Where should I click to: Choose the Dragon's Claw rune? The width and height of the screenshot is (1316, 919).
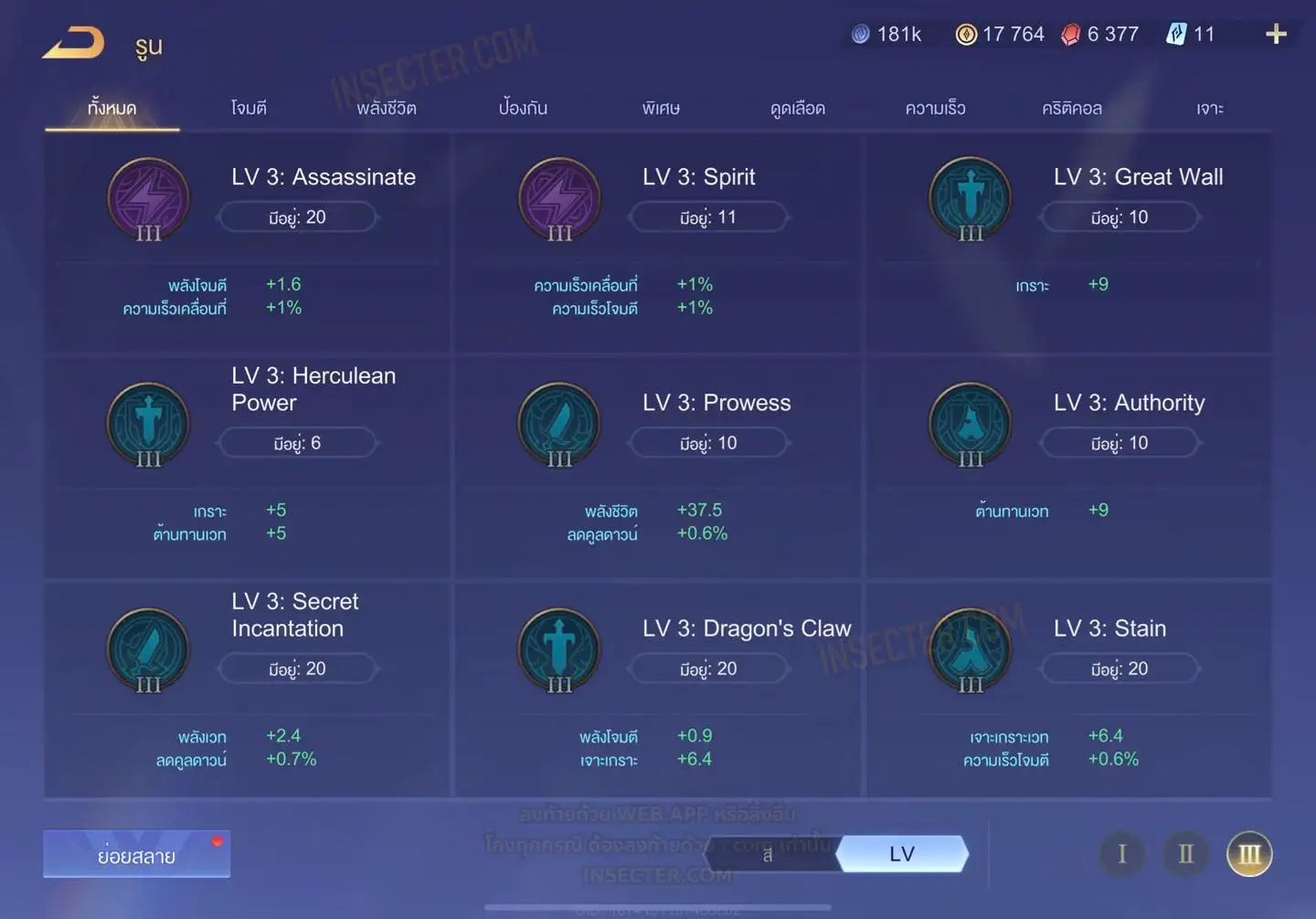(x=658, y=692)
